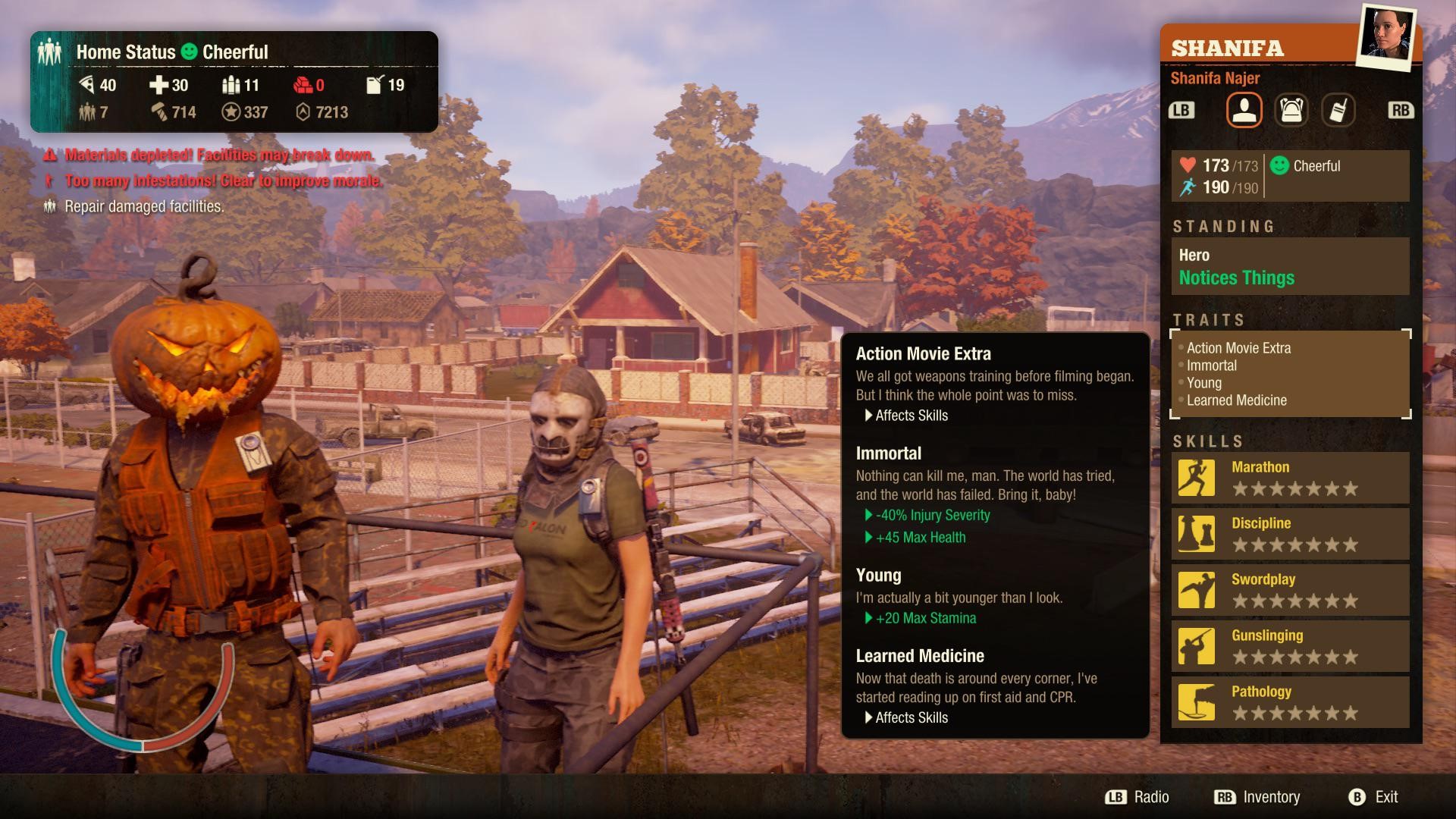Open the backpack inventory tab
This screenshot has height=819, width=1456.
1291,110
